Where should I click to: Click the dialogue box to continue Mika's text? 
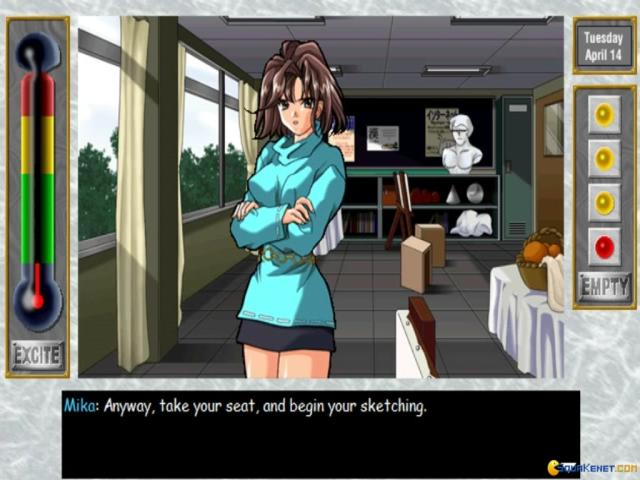pos(320,432)
